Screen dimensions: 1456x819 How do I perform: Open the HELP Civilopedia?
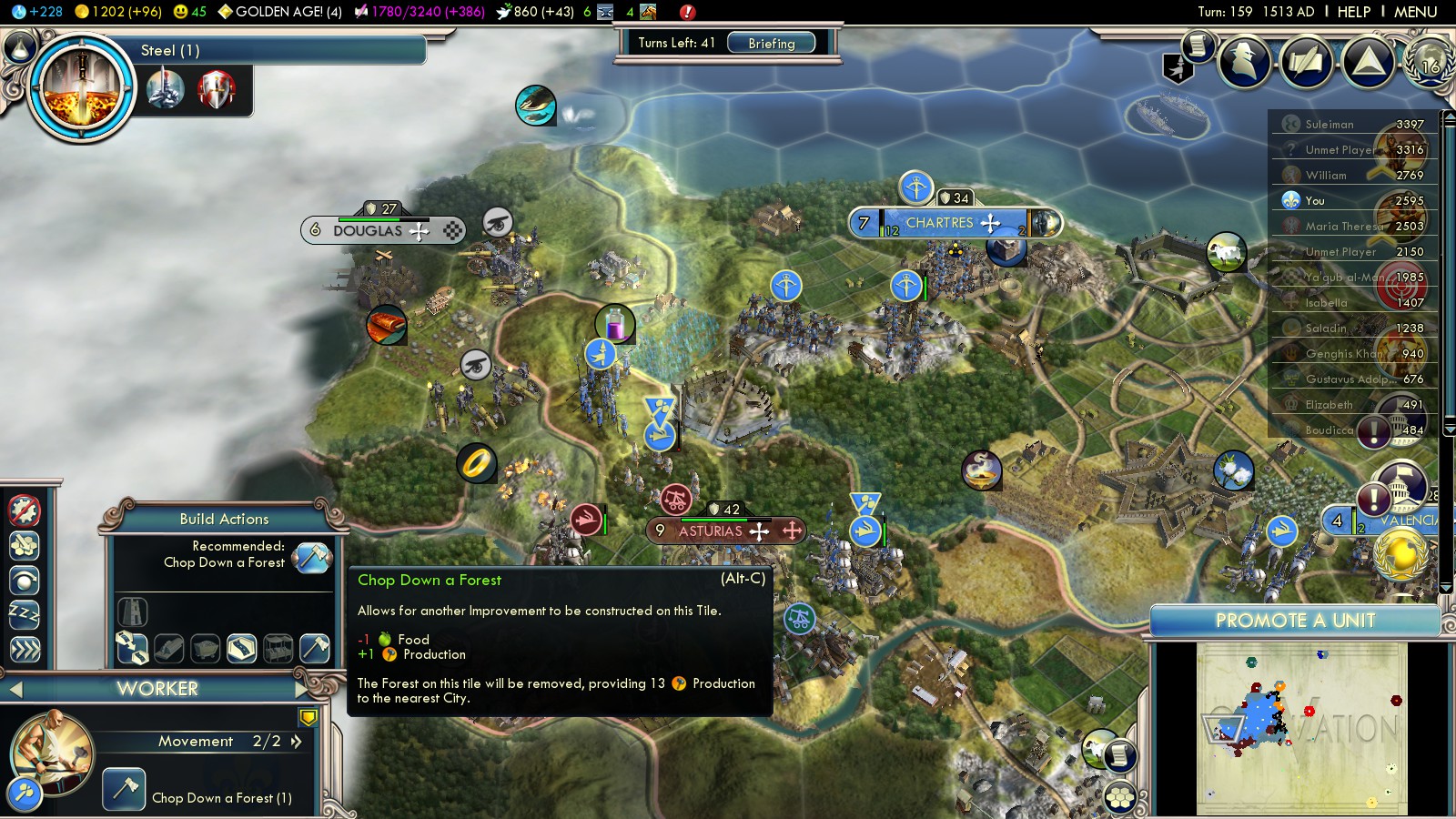tap(1353, 12)
